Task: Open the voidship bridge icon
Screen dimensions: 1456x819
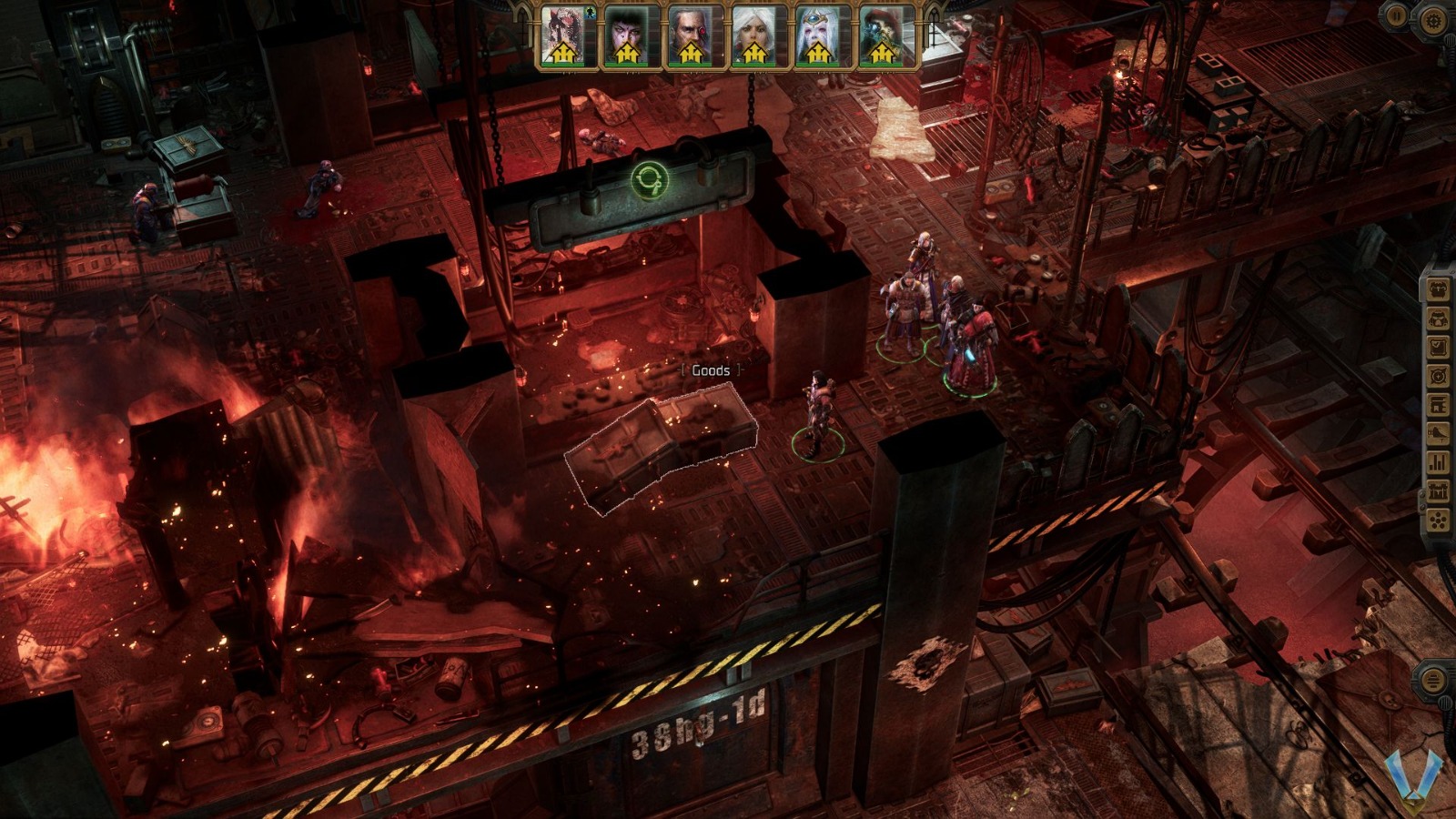Action: coord(1438,431)
